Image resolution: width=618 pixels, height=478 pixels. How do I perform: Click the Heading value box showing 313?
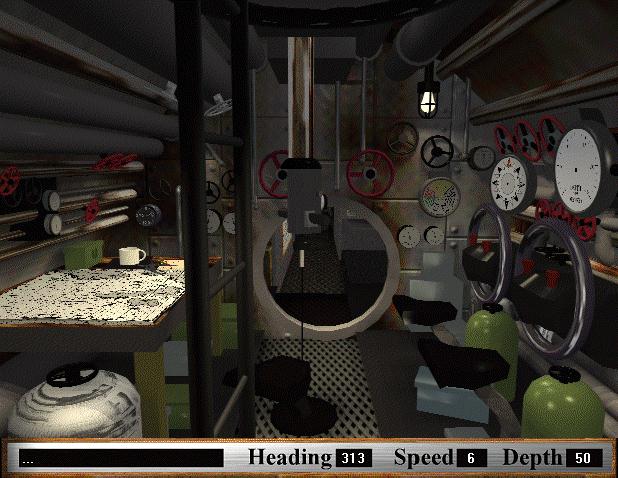pos(354,458)
